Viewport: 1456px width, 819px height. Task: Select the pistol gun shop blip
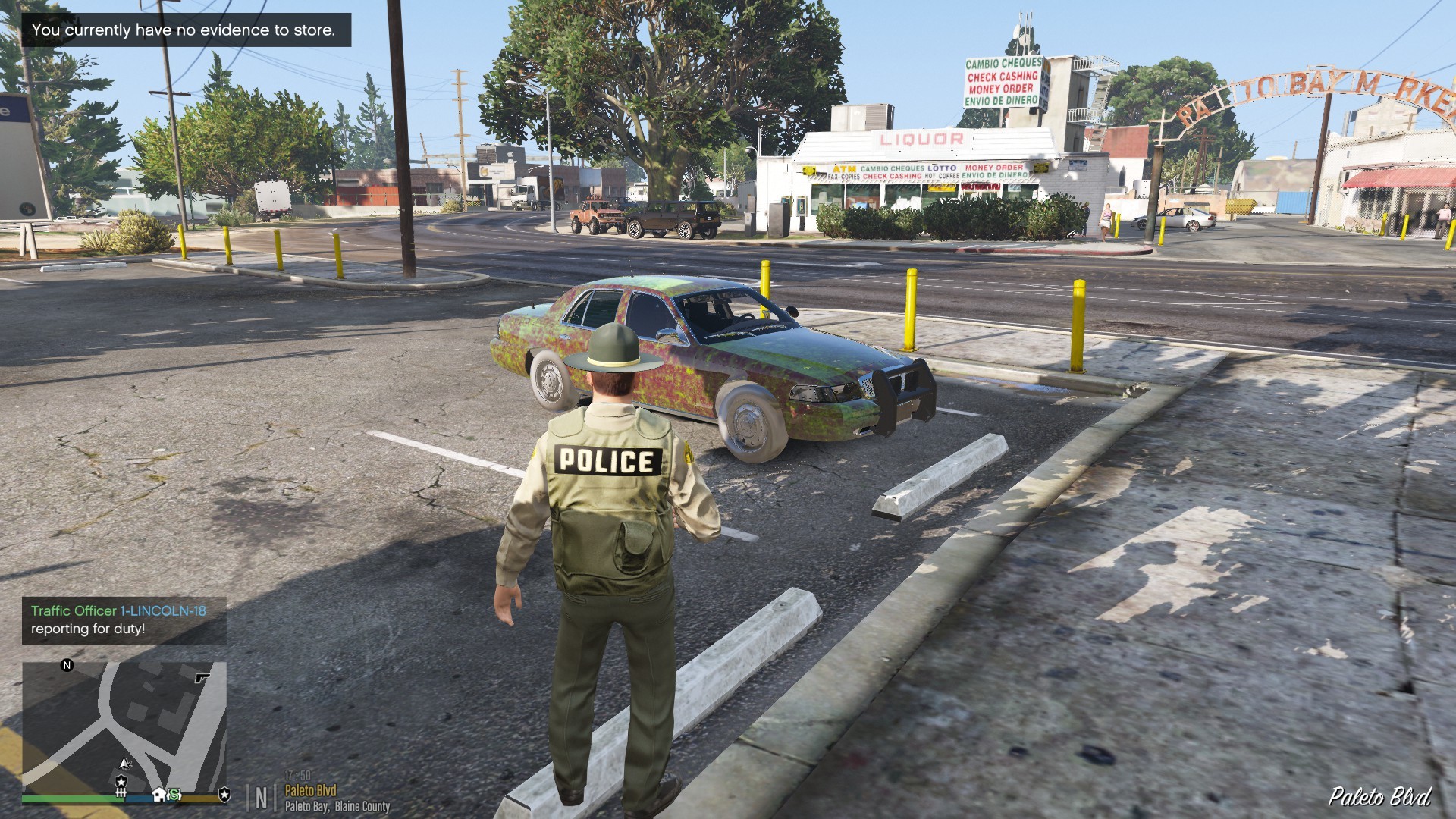[x=202, y=678]
